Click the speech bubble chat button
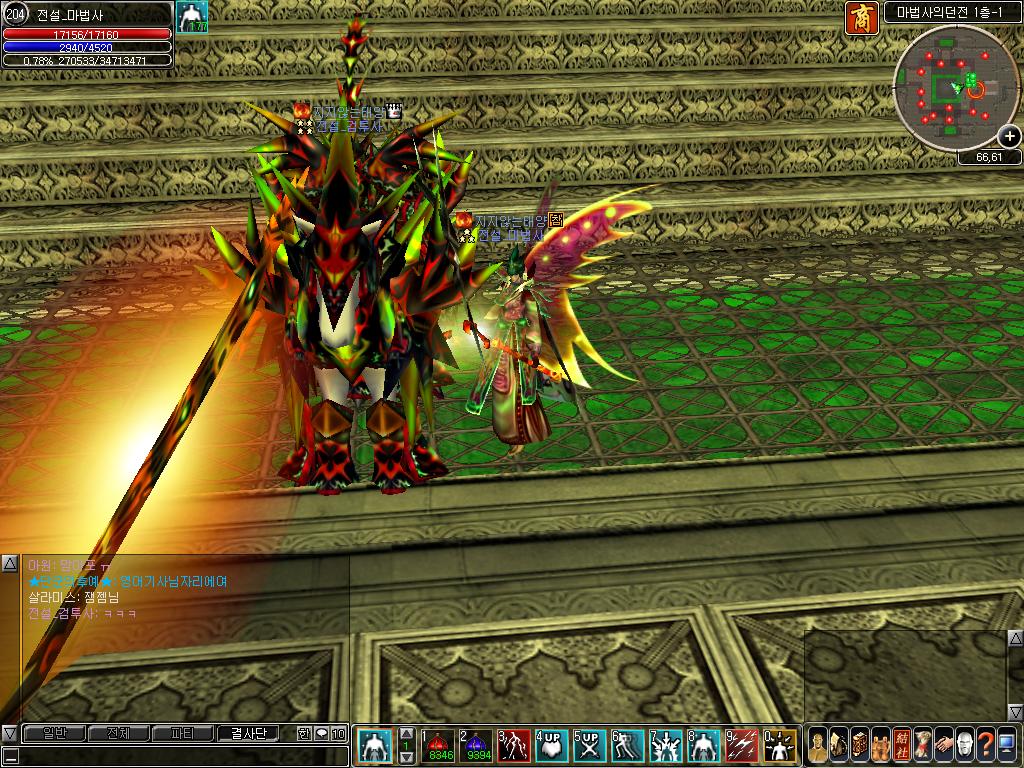 [x=322, y=734]
